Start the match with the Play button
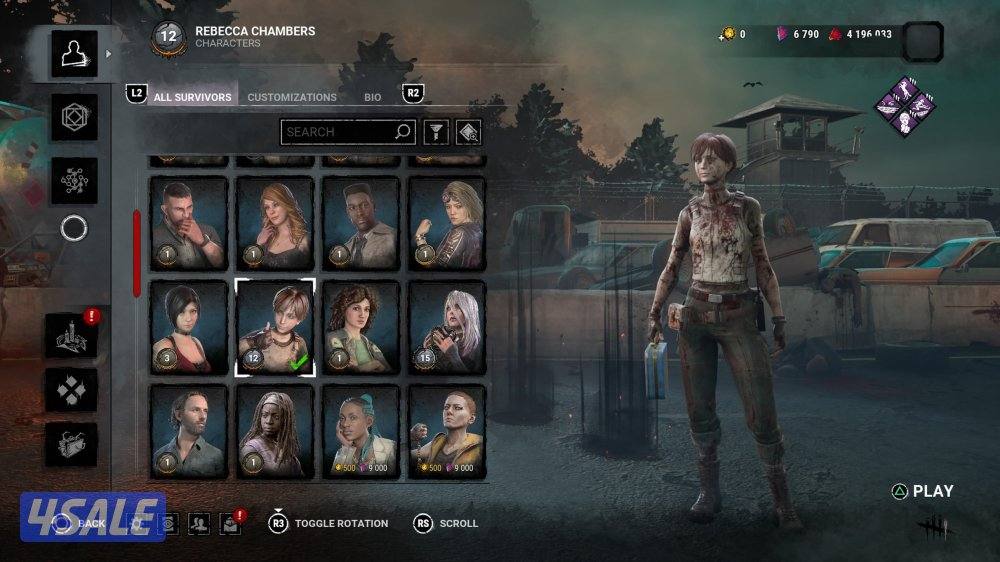The width and height of the screenshot is (1000, 562). [x=923, y=491]
